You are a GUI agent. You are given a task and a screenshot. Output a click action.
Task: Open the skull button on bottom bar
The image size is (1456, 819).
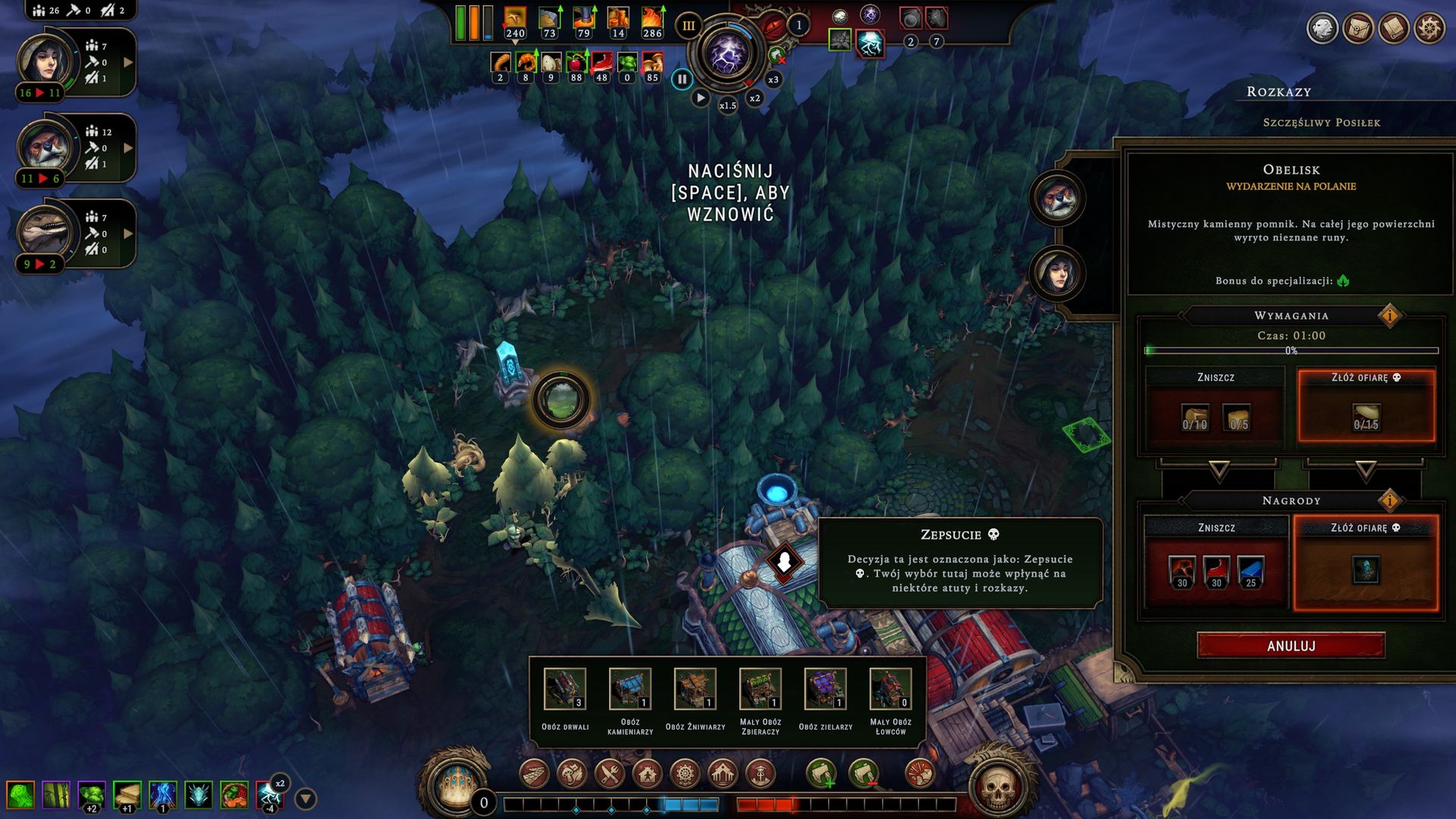coord(998,787)
